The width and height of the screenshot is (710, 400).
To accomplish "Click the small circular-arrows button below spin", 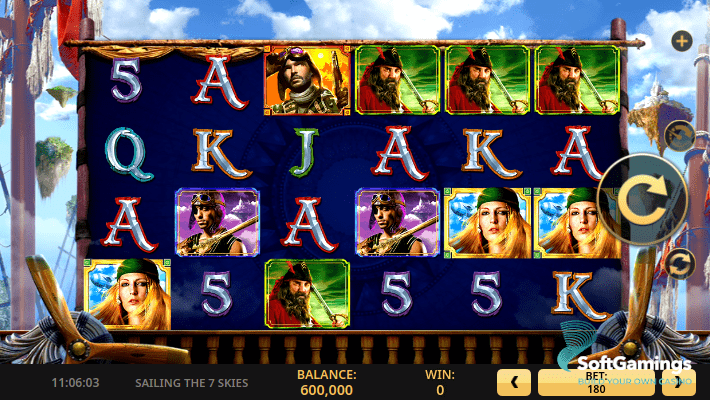I will point(680,263).
